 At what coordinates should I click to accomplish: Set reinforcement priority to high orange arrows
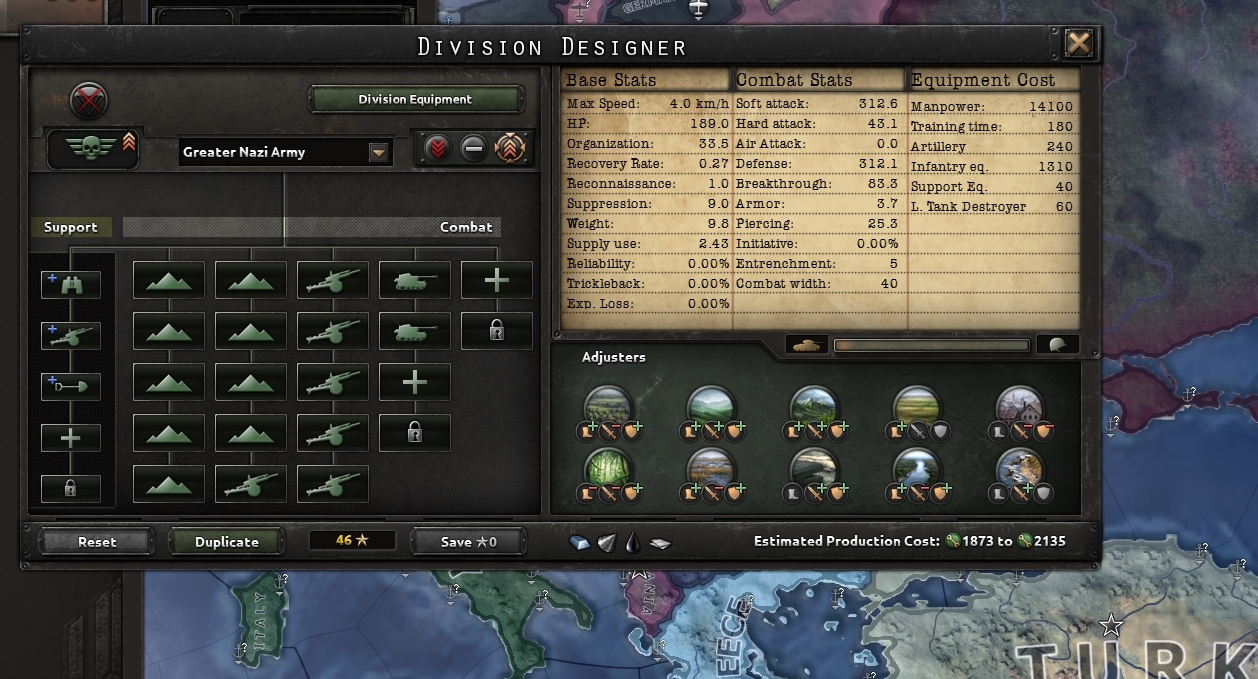point(510,149)
